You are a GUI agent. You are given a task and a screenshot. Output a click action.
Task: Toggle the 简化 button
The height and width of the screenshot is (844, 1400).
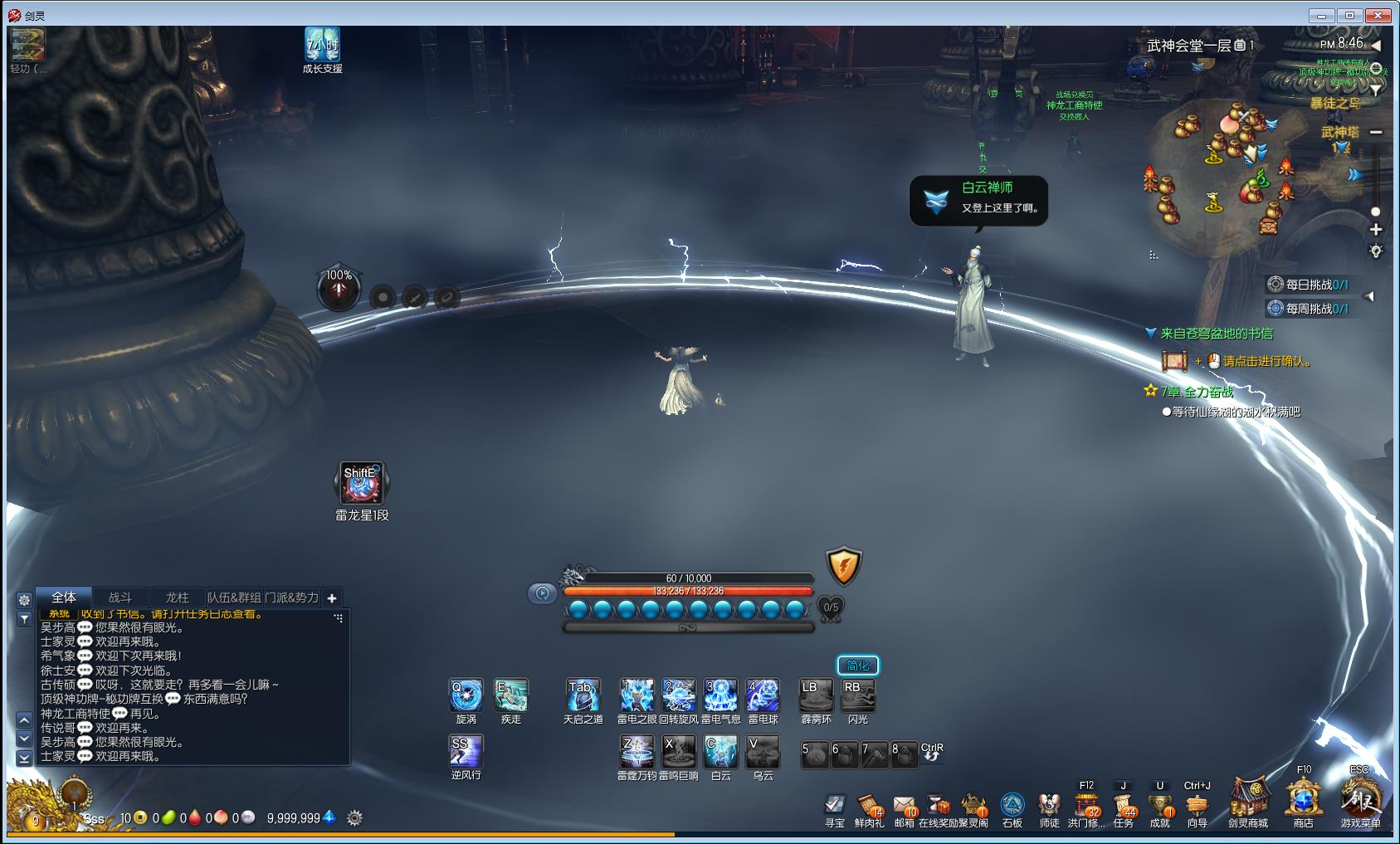pyautogui.click(x=858, y=666)
